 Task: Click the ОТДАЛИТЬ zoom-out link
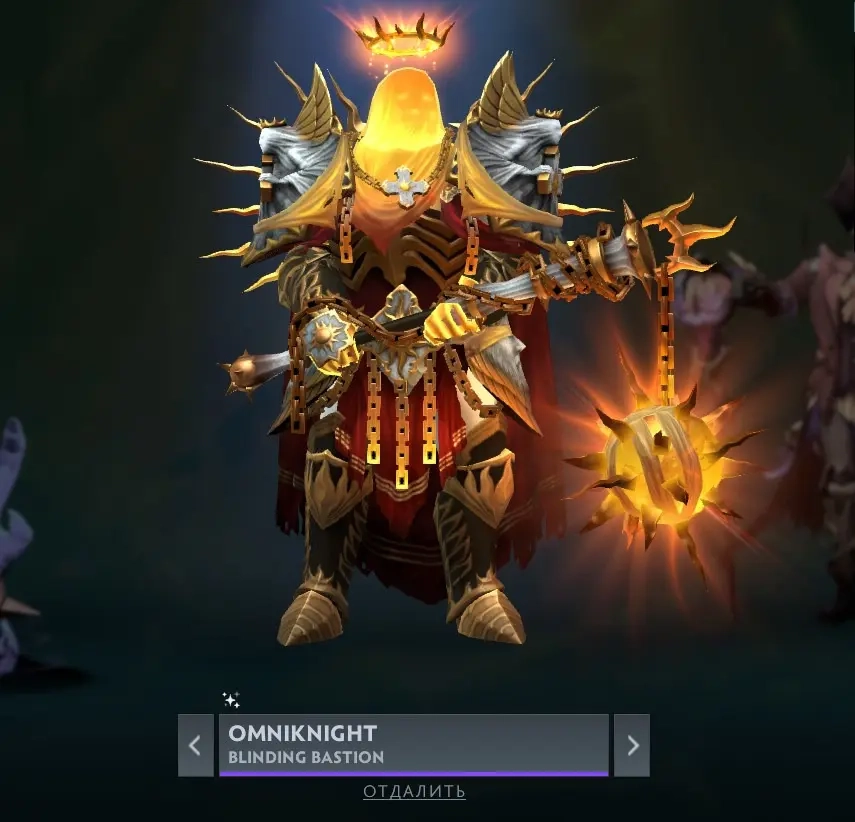point(414,792)
